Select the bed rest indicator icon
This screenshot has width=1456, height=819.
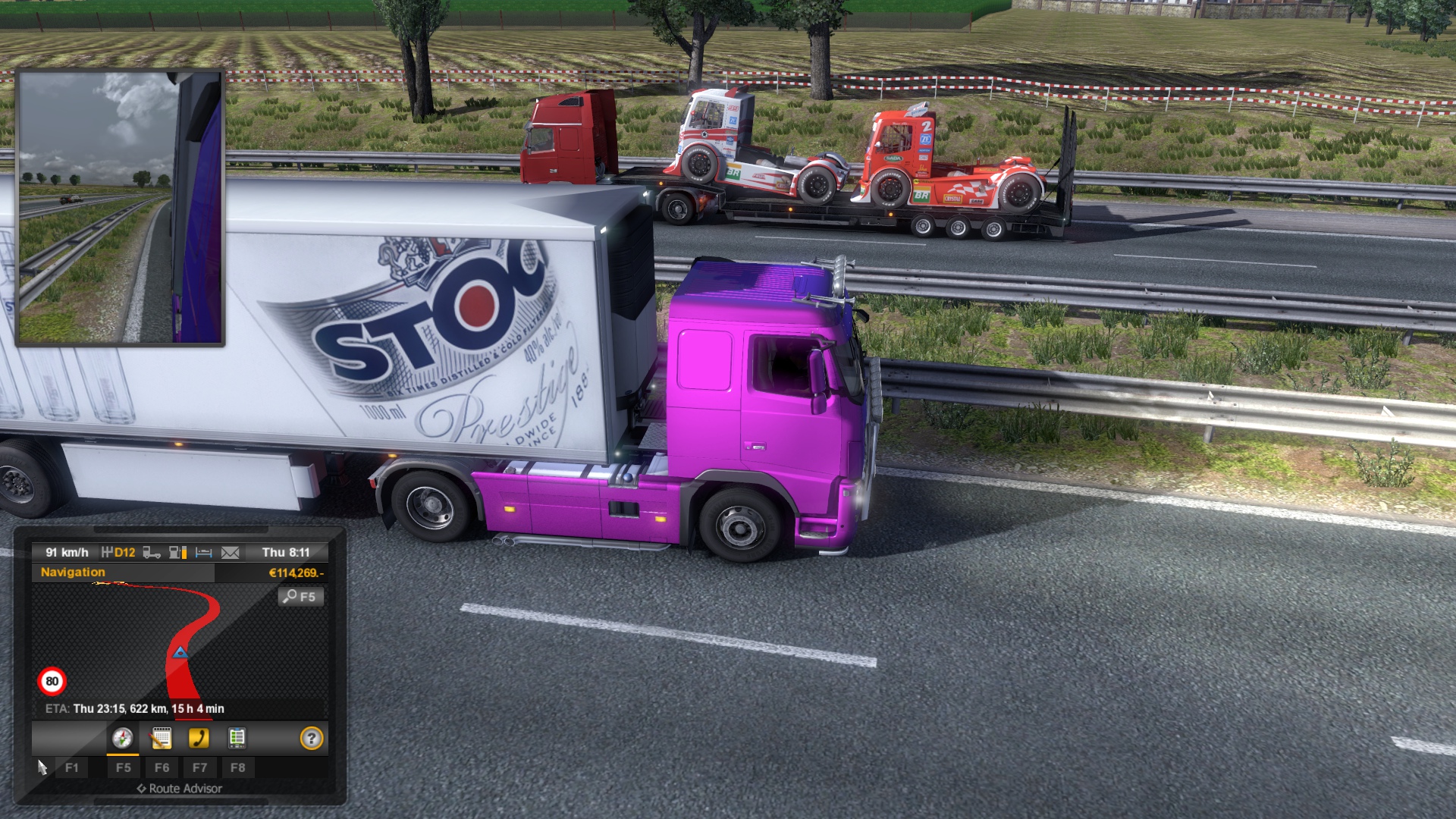tap(203, 553)
